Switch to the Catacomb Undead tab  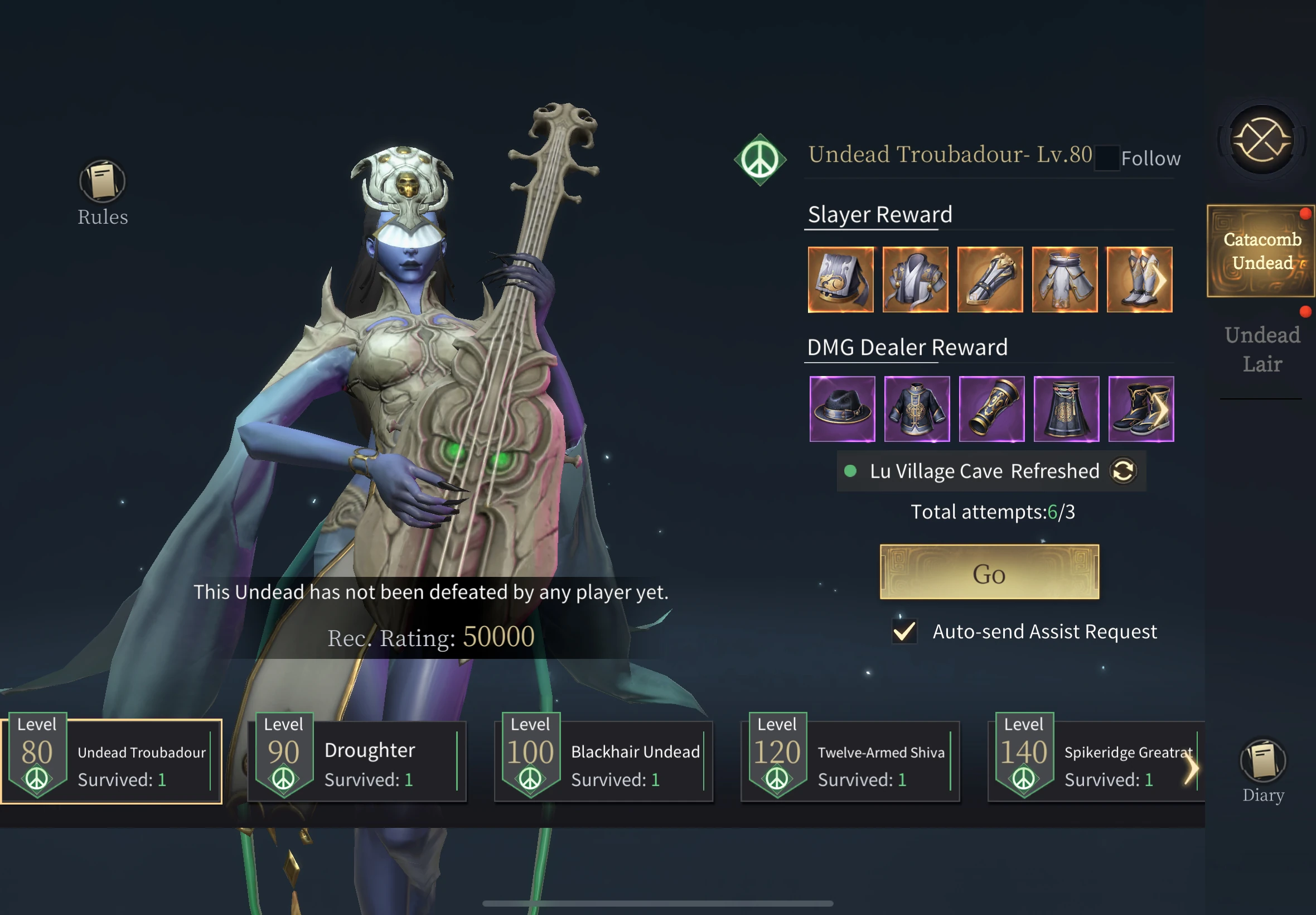coord(1261,251)
